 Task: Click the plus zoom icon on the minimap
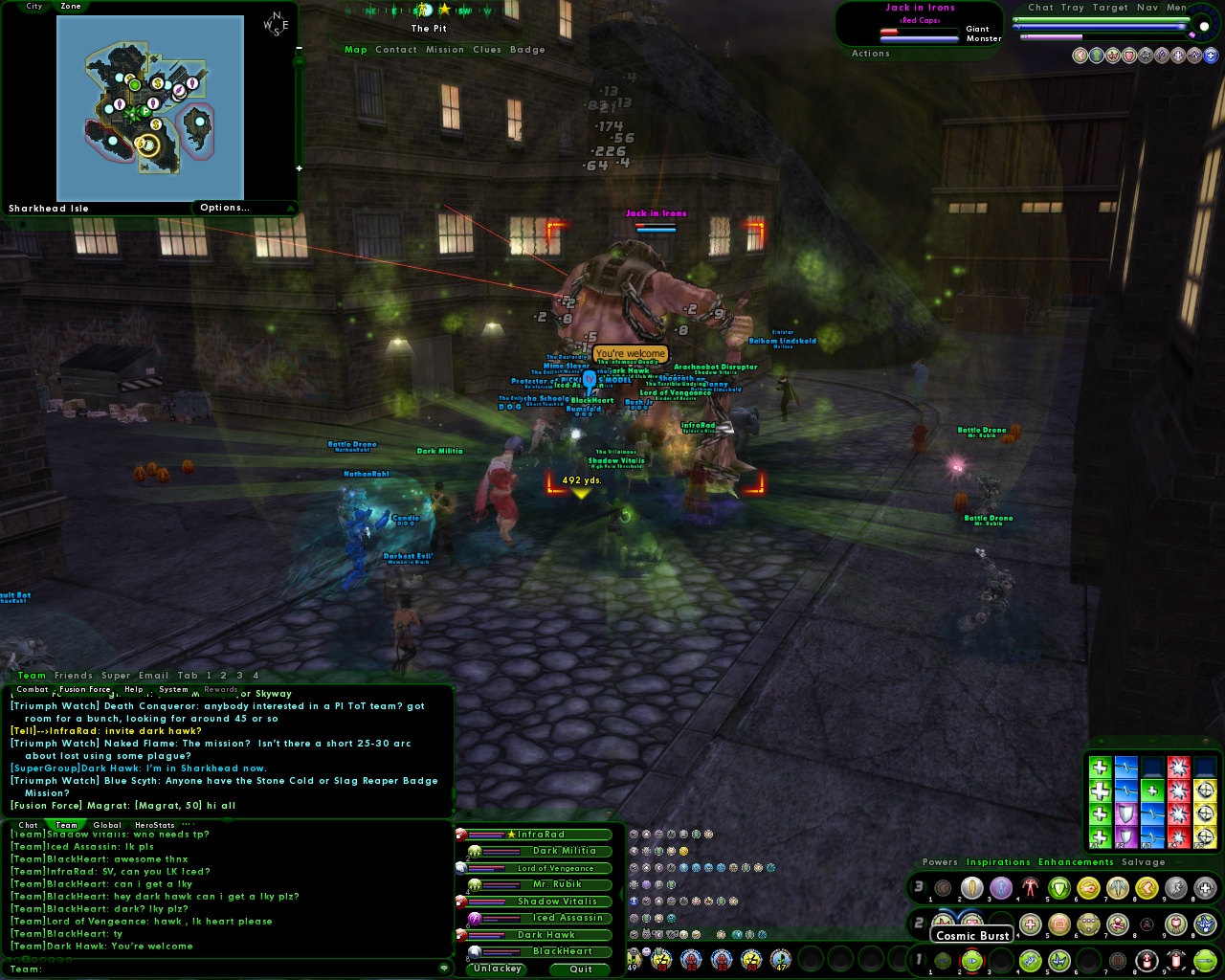tap(300, 167)
